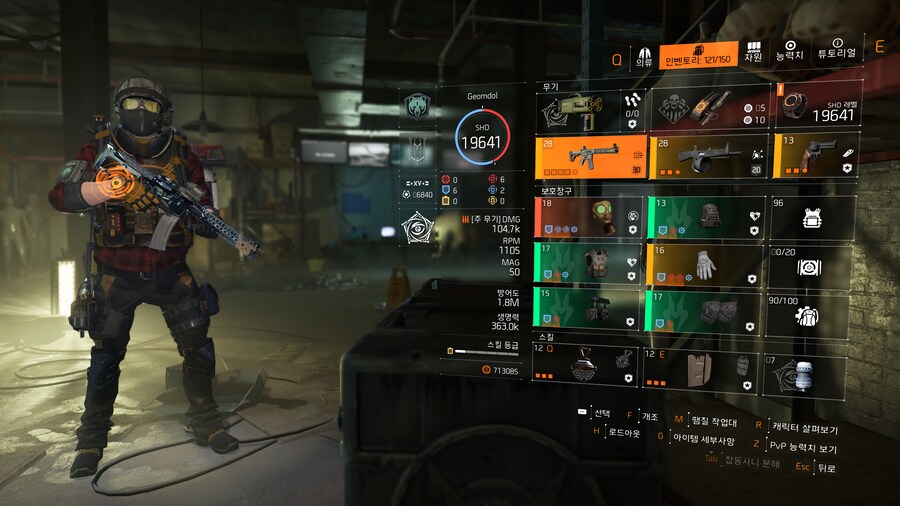Select the chest body armor slot

point(591,265)
